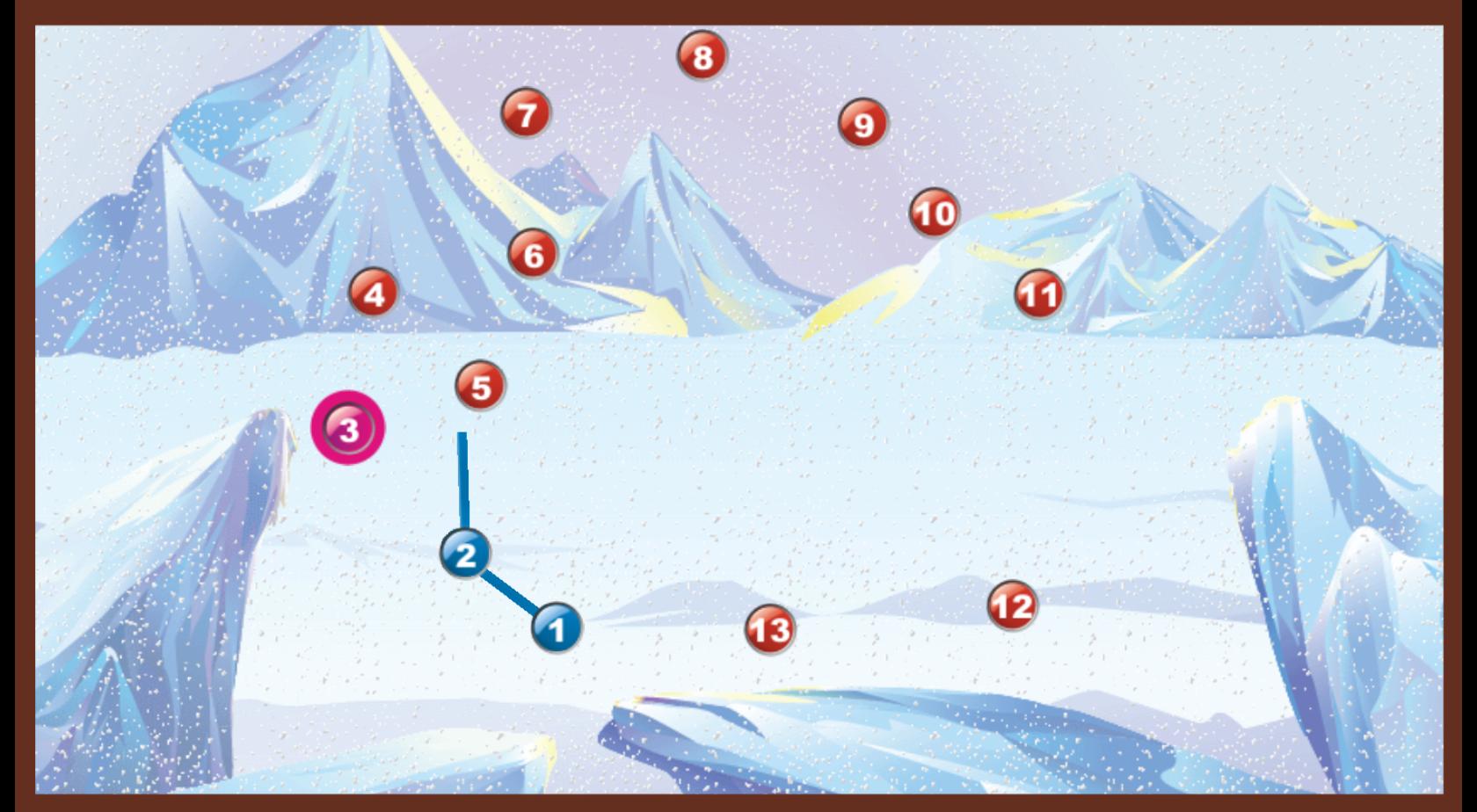1477x812 pixels.
Task: Select the connected blue dot 2
Action: tap(466, 555)
